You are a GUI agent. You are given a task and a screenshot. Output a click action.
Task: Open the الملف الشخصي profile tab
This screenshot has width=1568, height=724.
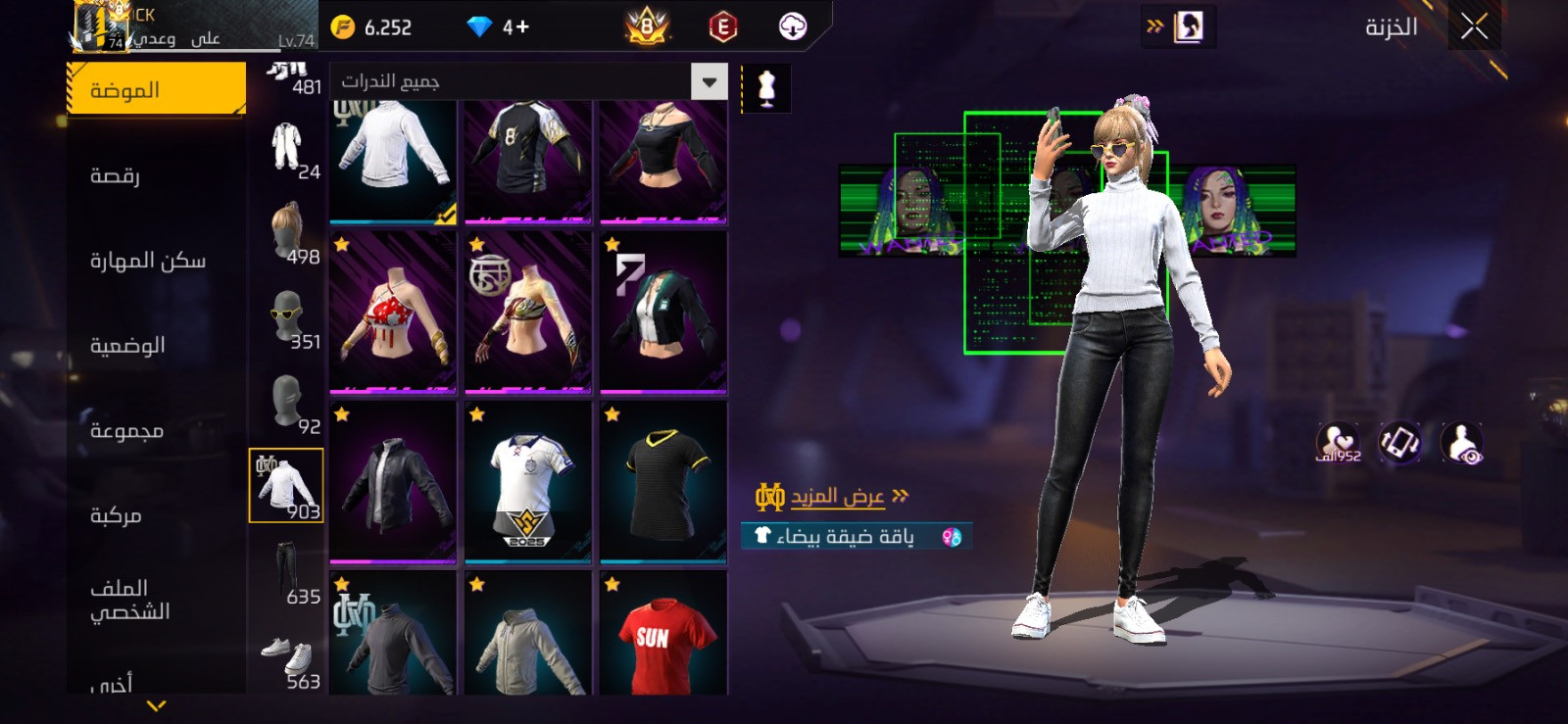pos(129,600)
